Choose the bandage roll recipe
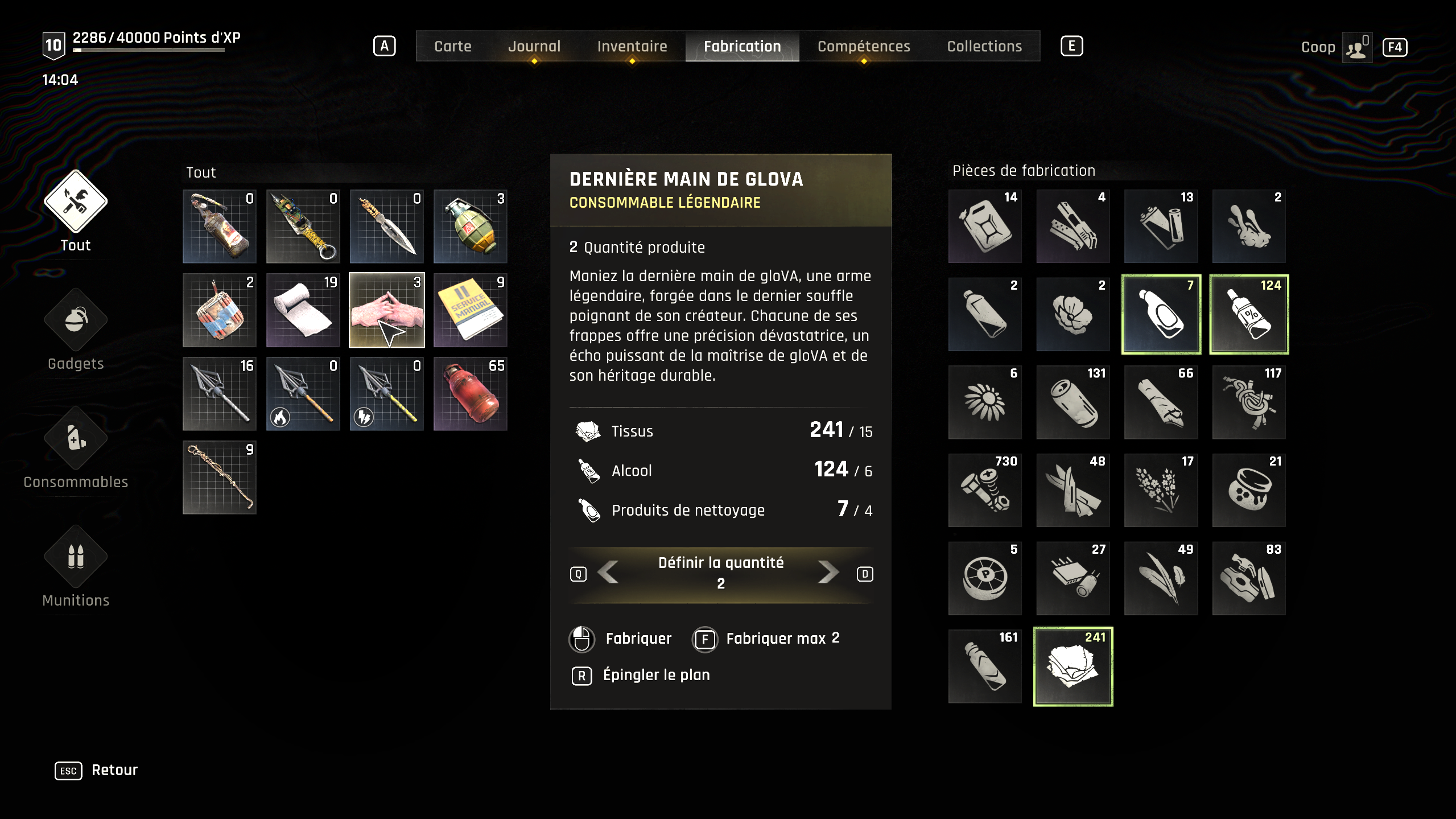Screen dimensions: 1456x819 (303, 310)
